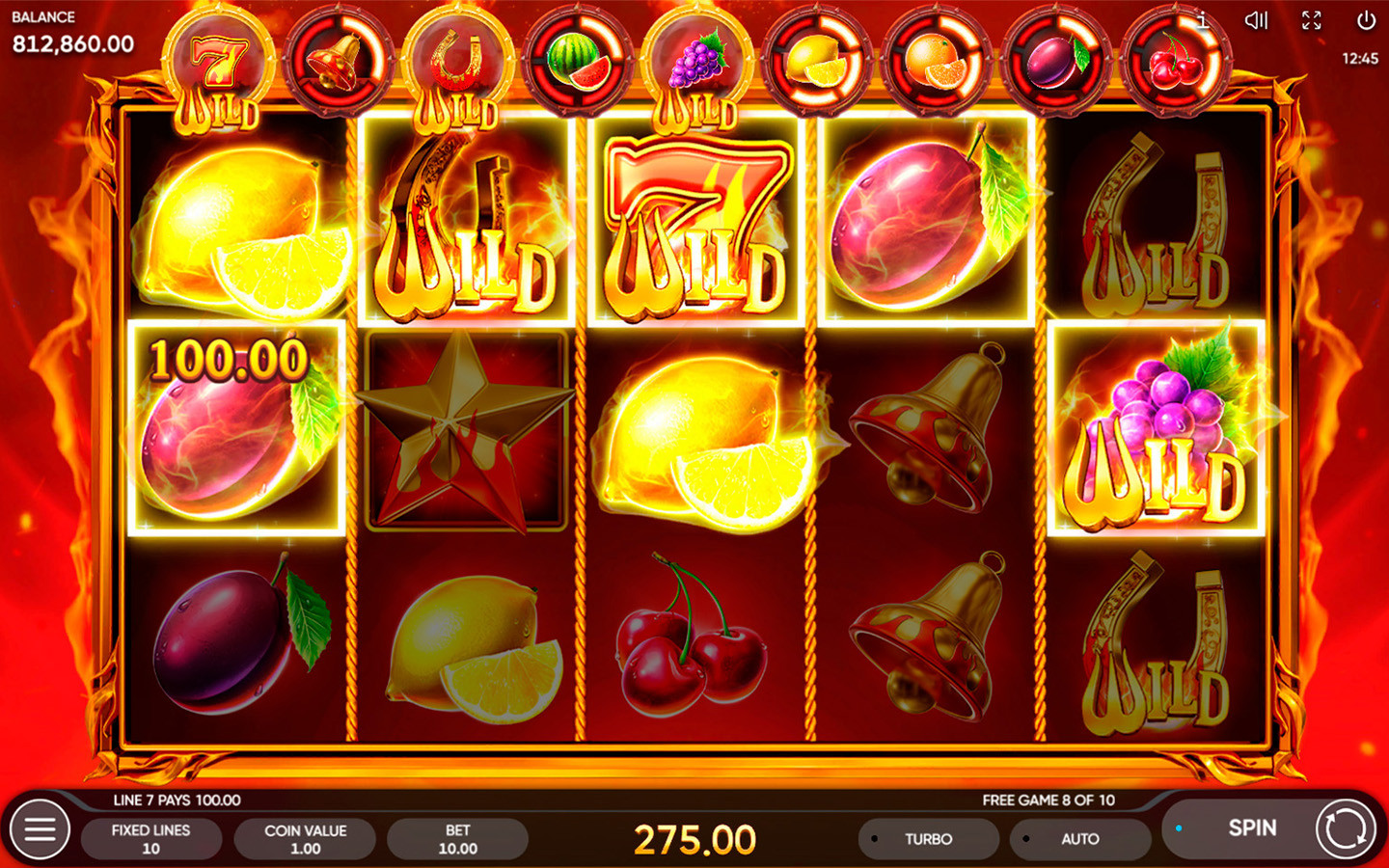Open the Bet amount selector
This screenshot has width=1389, height=868.
click(457, 838)
